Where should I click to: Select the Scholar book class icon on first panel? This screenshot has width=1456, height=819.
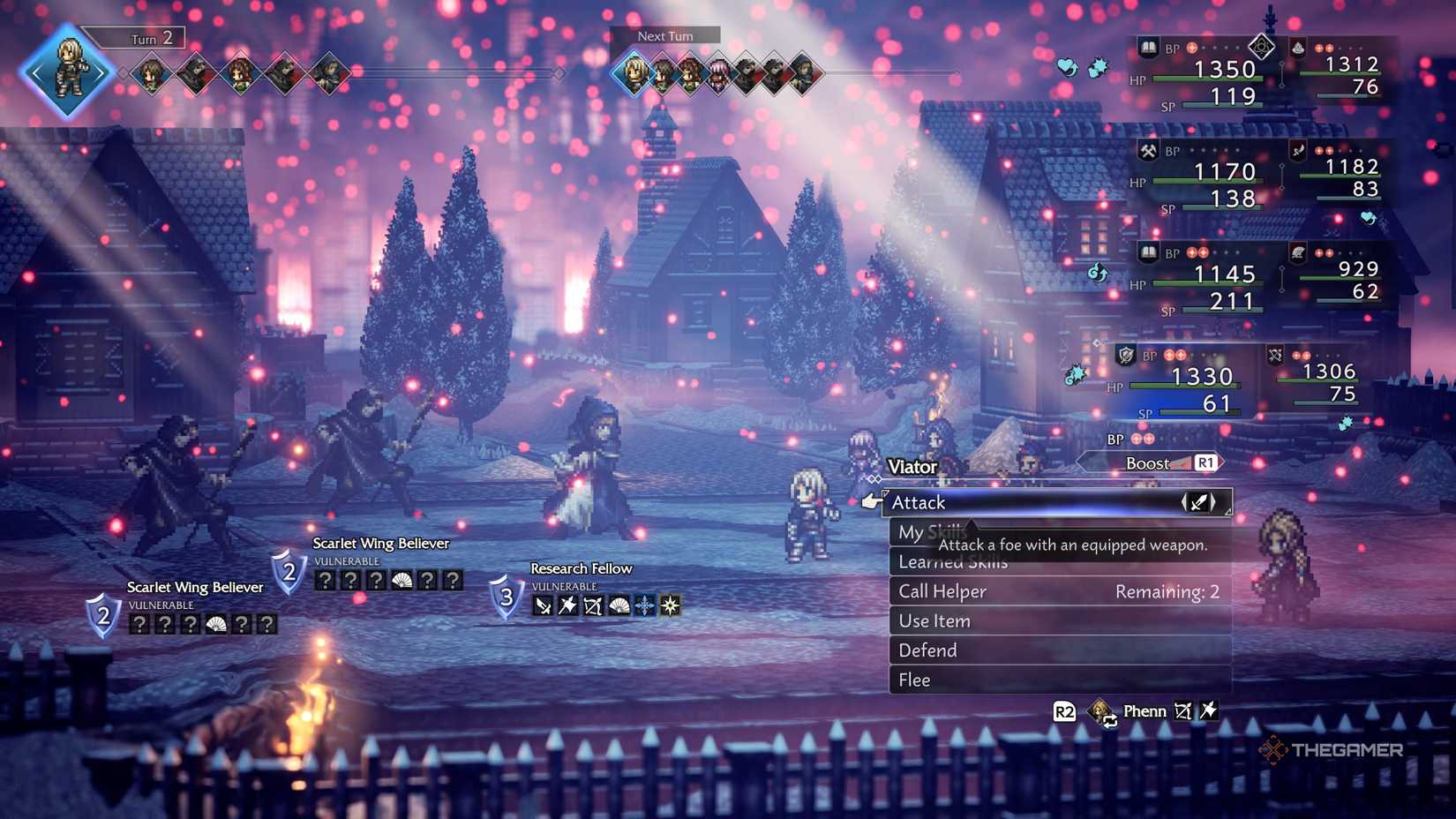(1148, 49)
